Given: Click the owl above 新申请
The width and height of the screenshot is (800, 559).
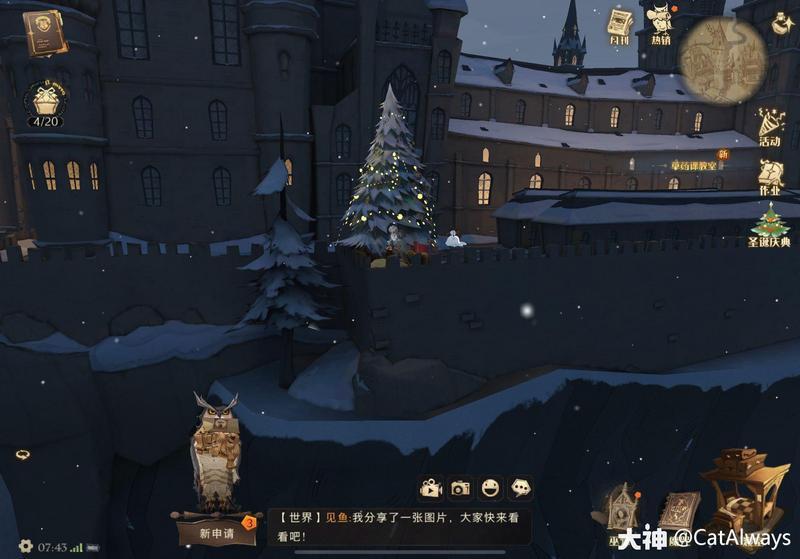Looking at the screenshot, I should 215,450.
